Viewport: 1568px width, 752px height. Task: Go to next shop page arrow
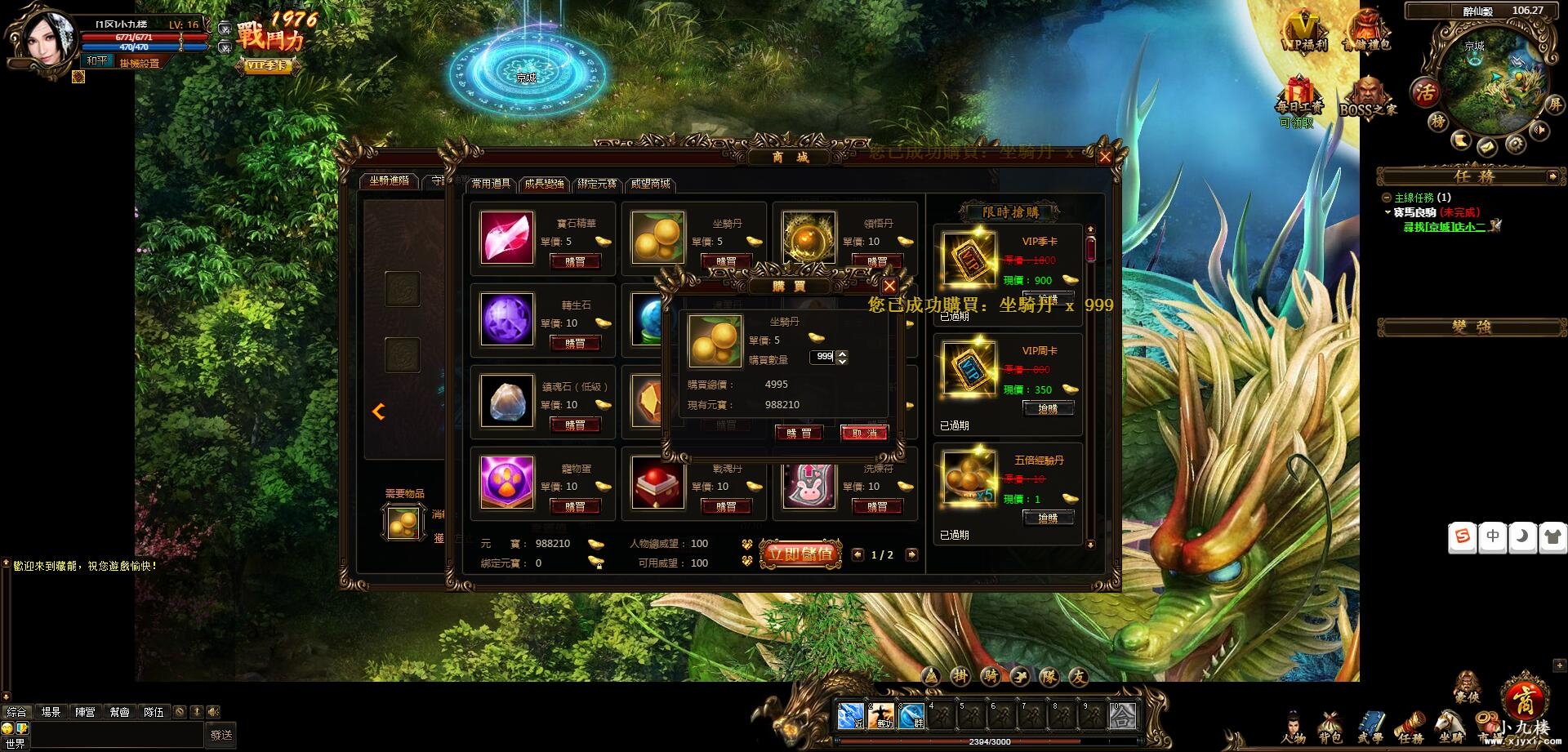[x=911, y=554]
